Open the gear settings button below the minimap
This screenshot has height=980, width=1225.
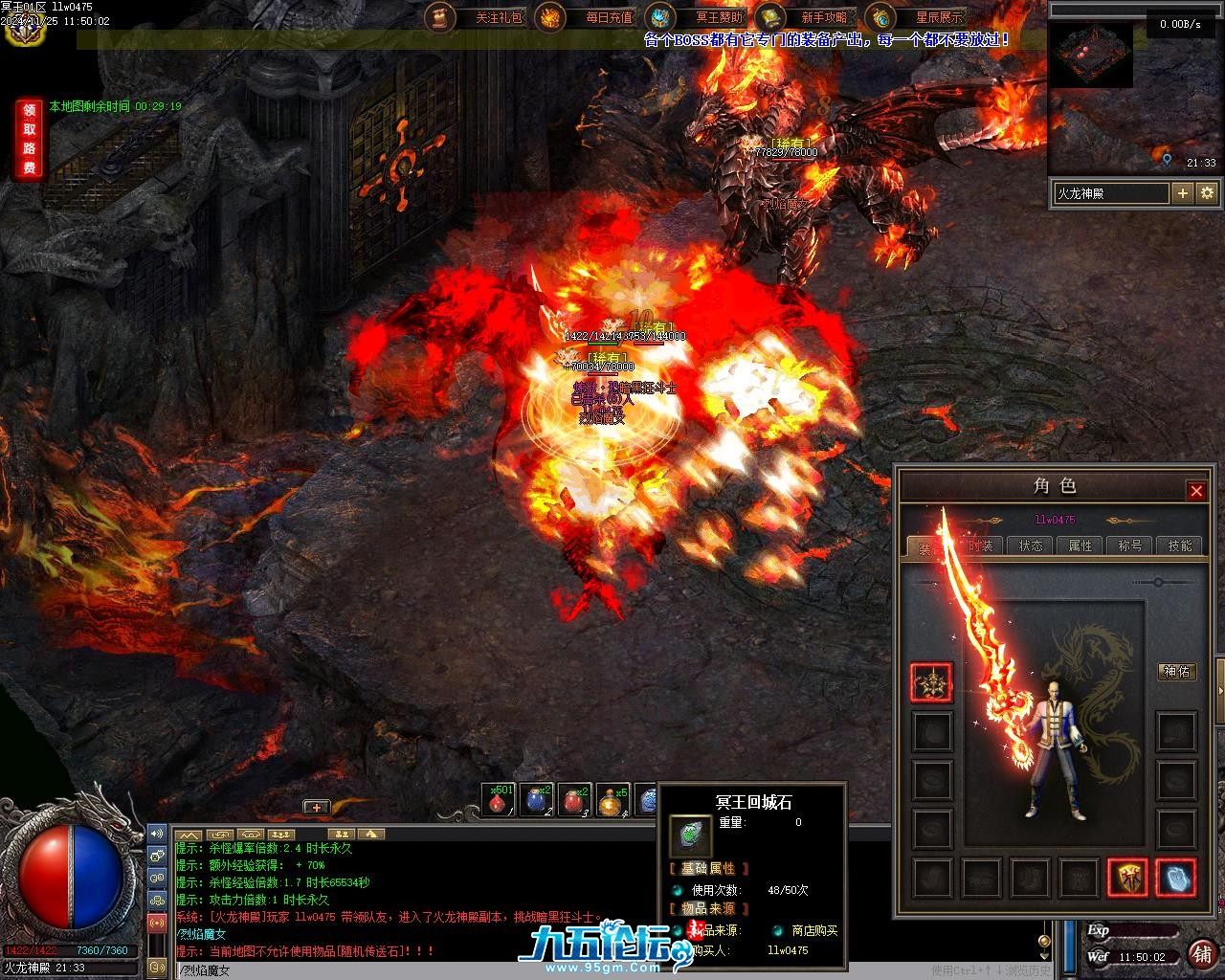click(1207, 193)
